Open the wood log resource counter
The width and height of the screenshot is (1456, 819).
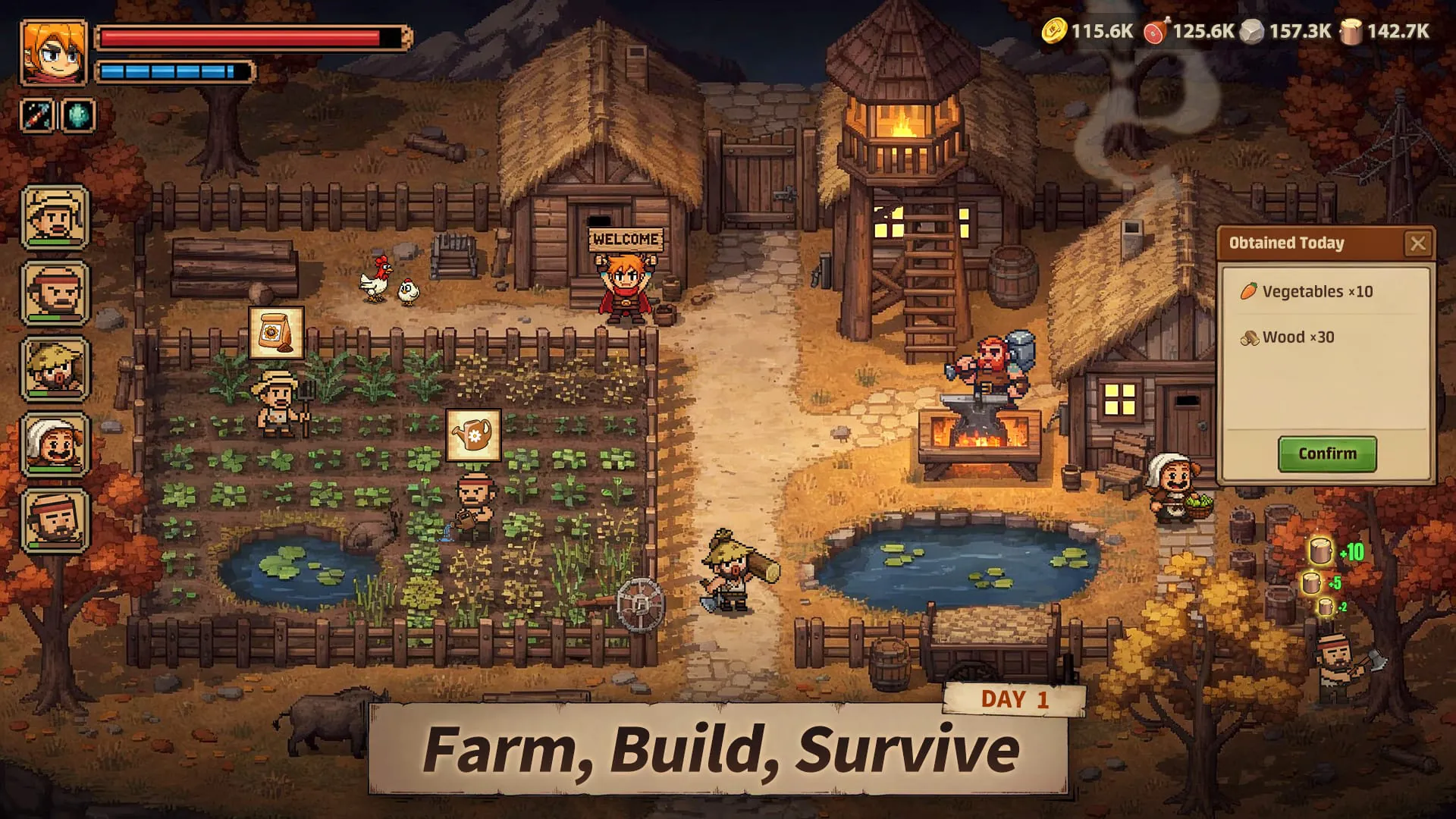click(1385, 31)
